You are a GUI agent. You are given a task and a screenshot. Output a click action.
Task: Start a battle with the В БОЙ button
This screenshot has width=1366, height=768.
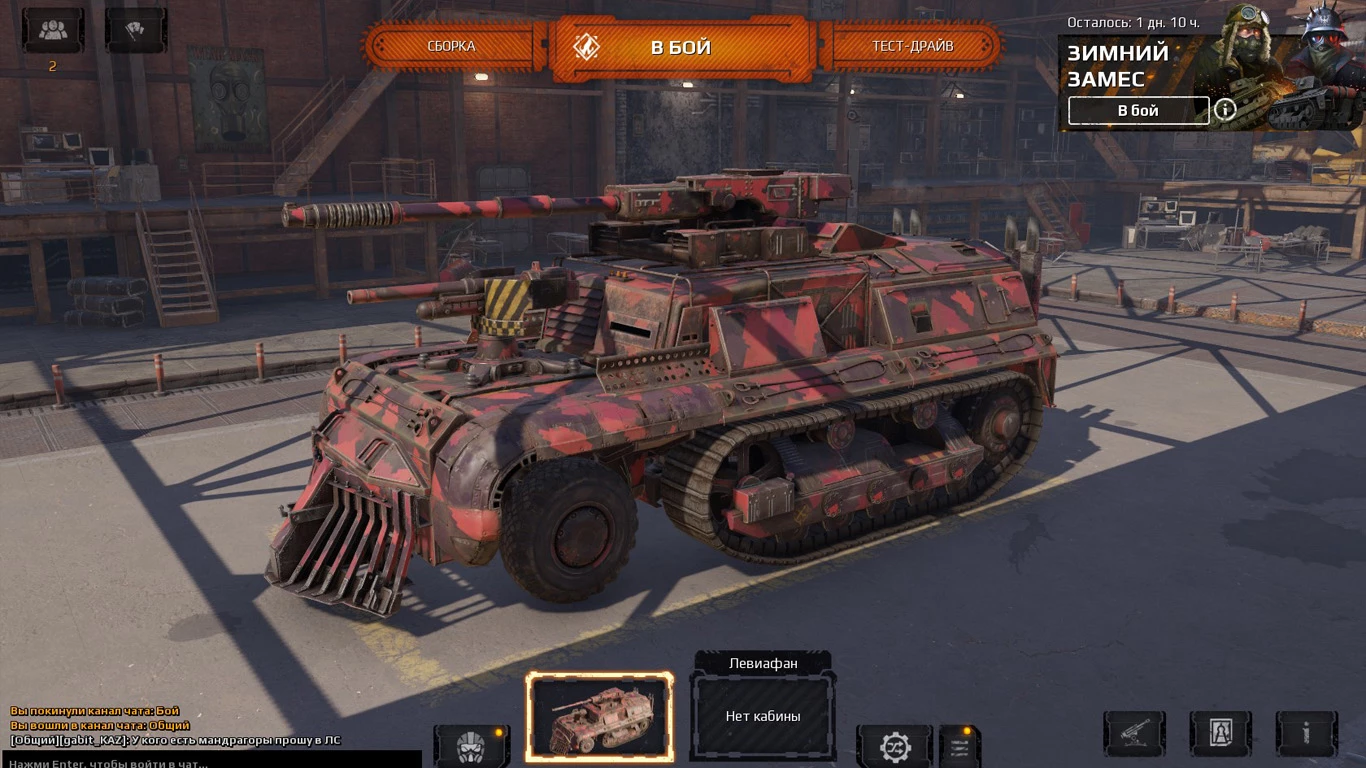(x=680, y=47)
